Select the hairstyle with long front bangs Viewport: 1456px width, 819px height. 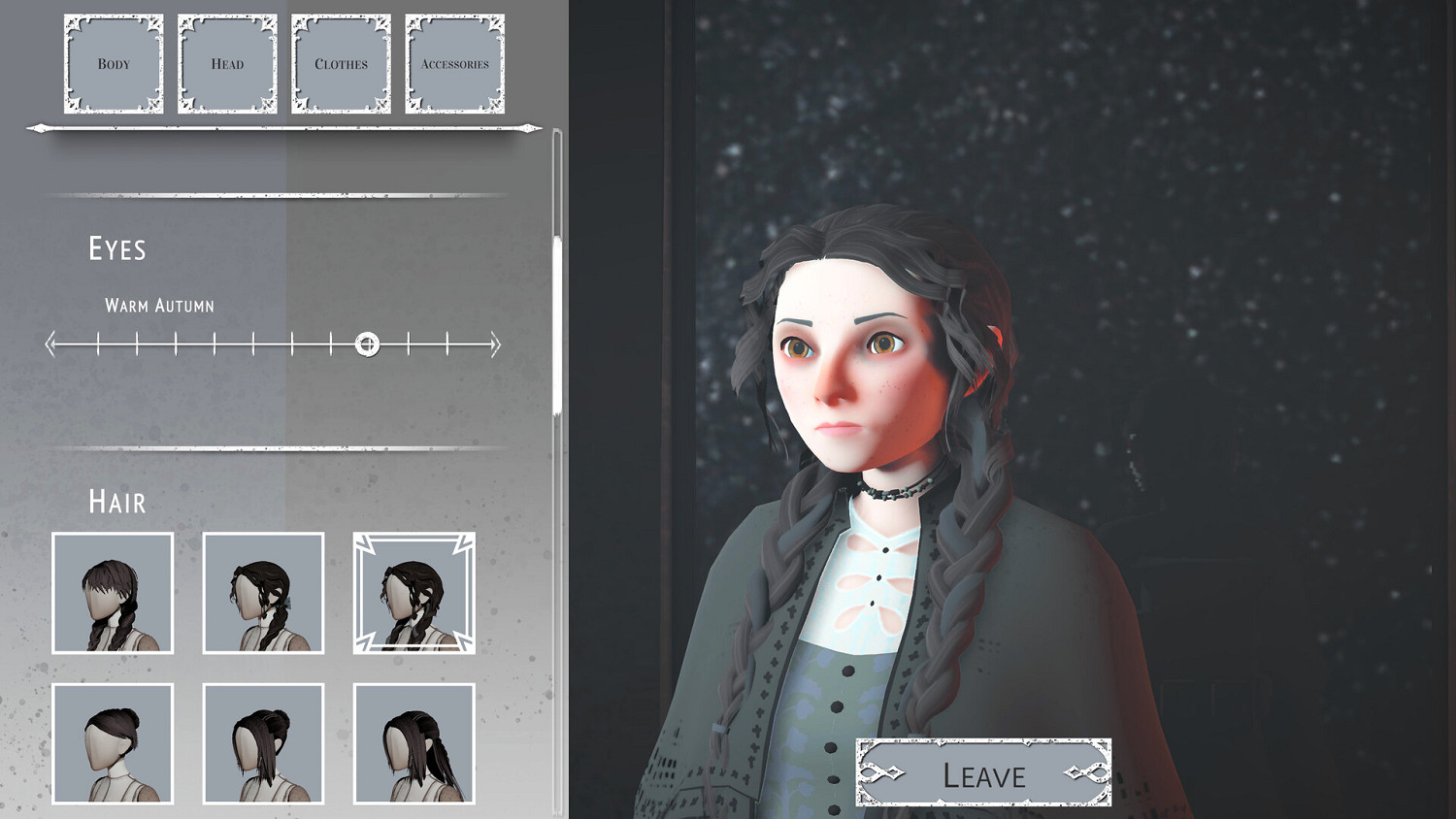point(113,593)
